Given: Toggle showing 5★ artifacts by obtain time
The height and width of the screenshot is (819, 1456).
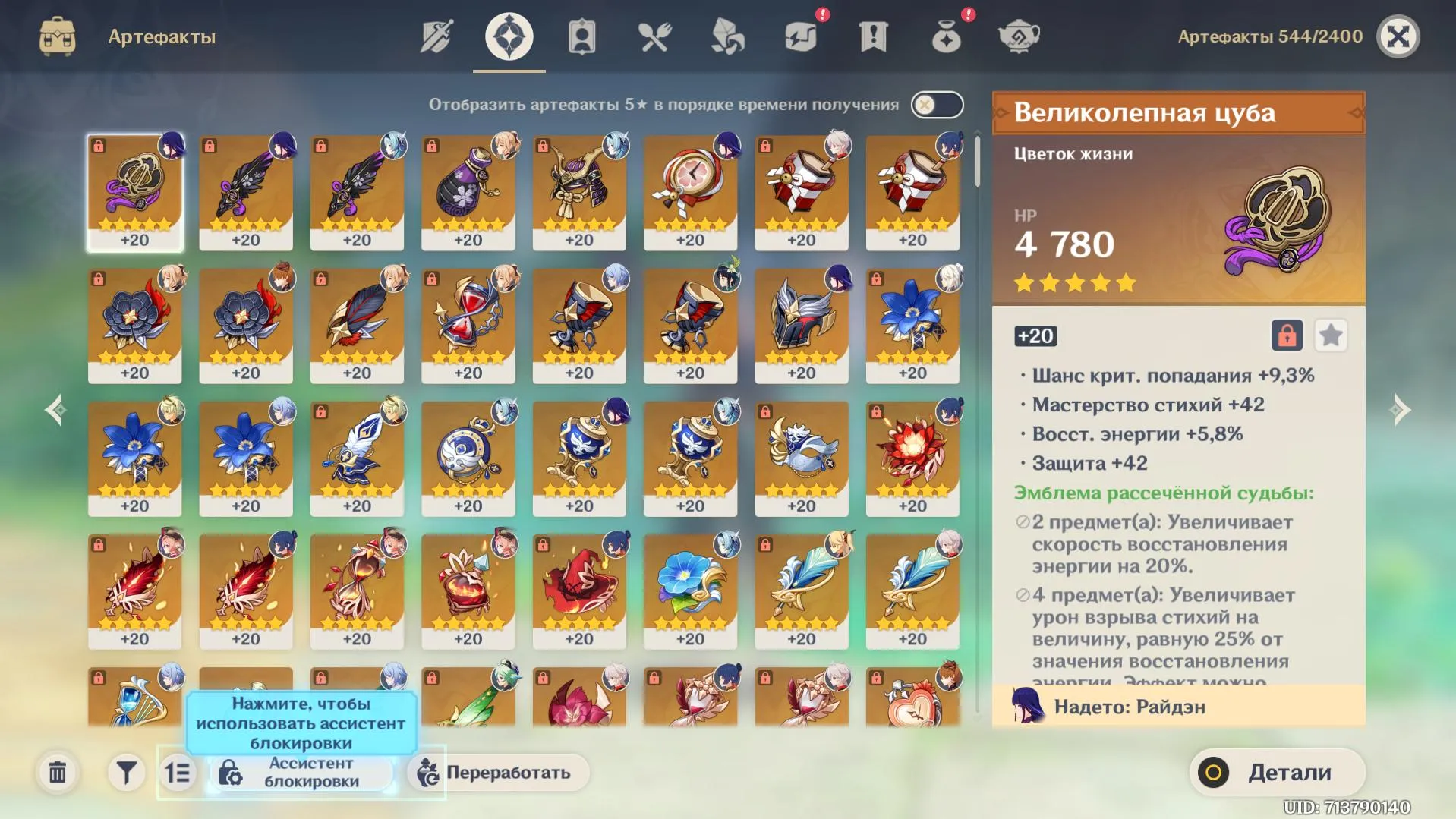Looking at the screenshot, I should tap(936, 105).
